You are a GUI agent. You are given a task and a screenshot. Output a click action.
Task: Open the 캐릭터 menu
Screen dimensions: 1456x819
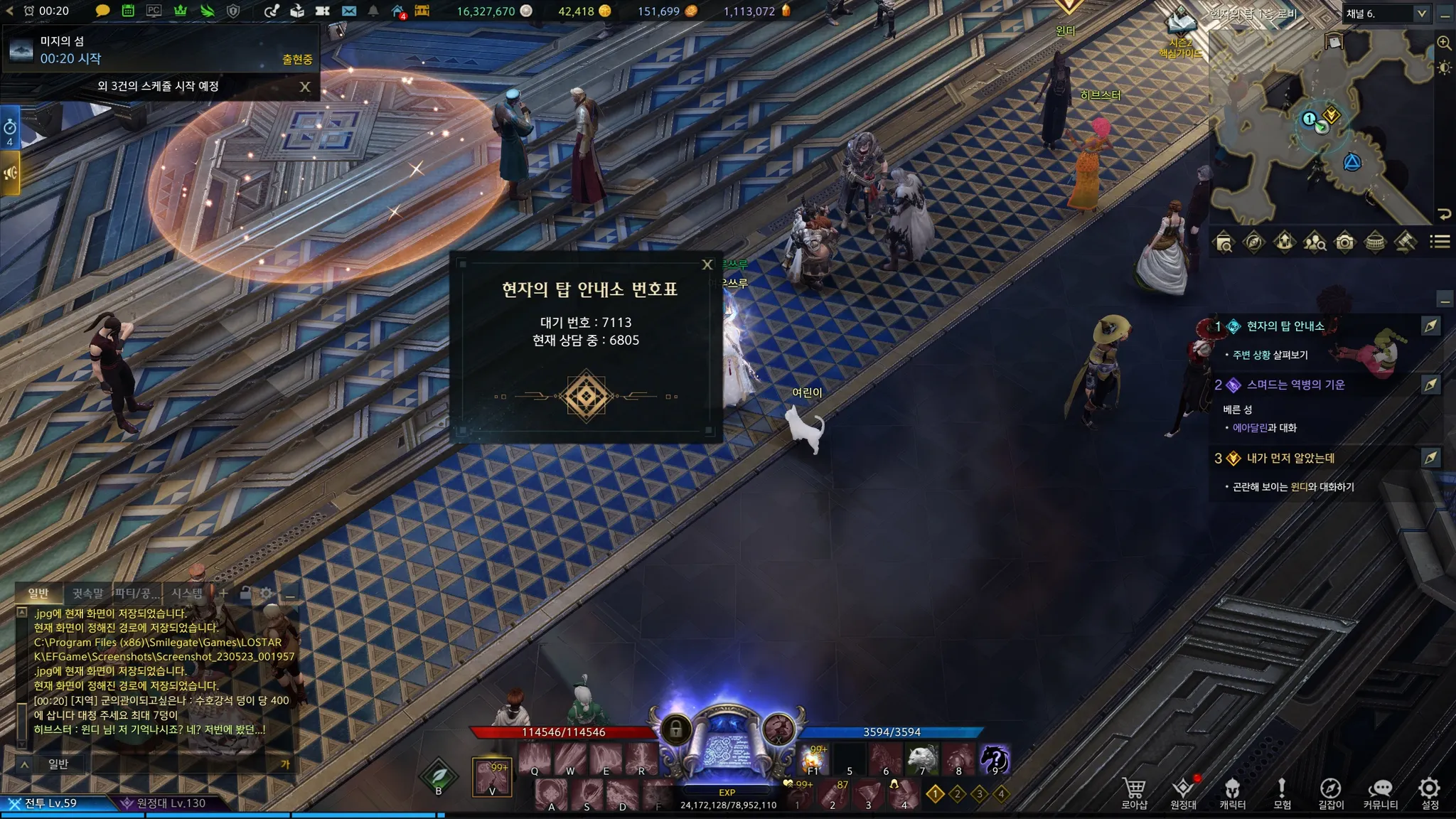tap(1232, 793)
